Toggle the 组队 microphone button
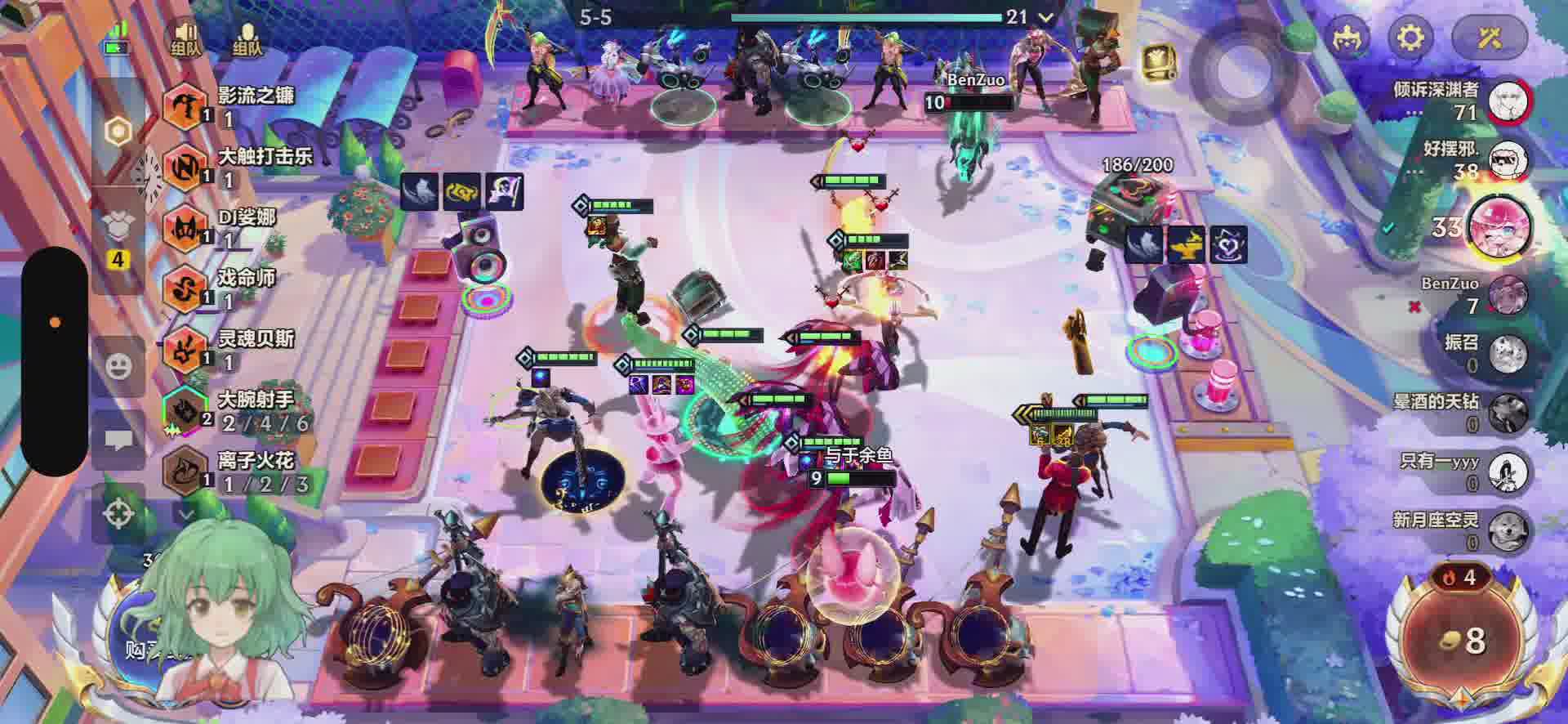This screenshot has height=724, width=1568. (x=247, y=38)
